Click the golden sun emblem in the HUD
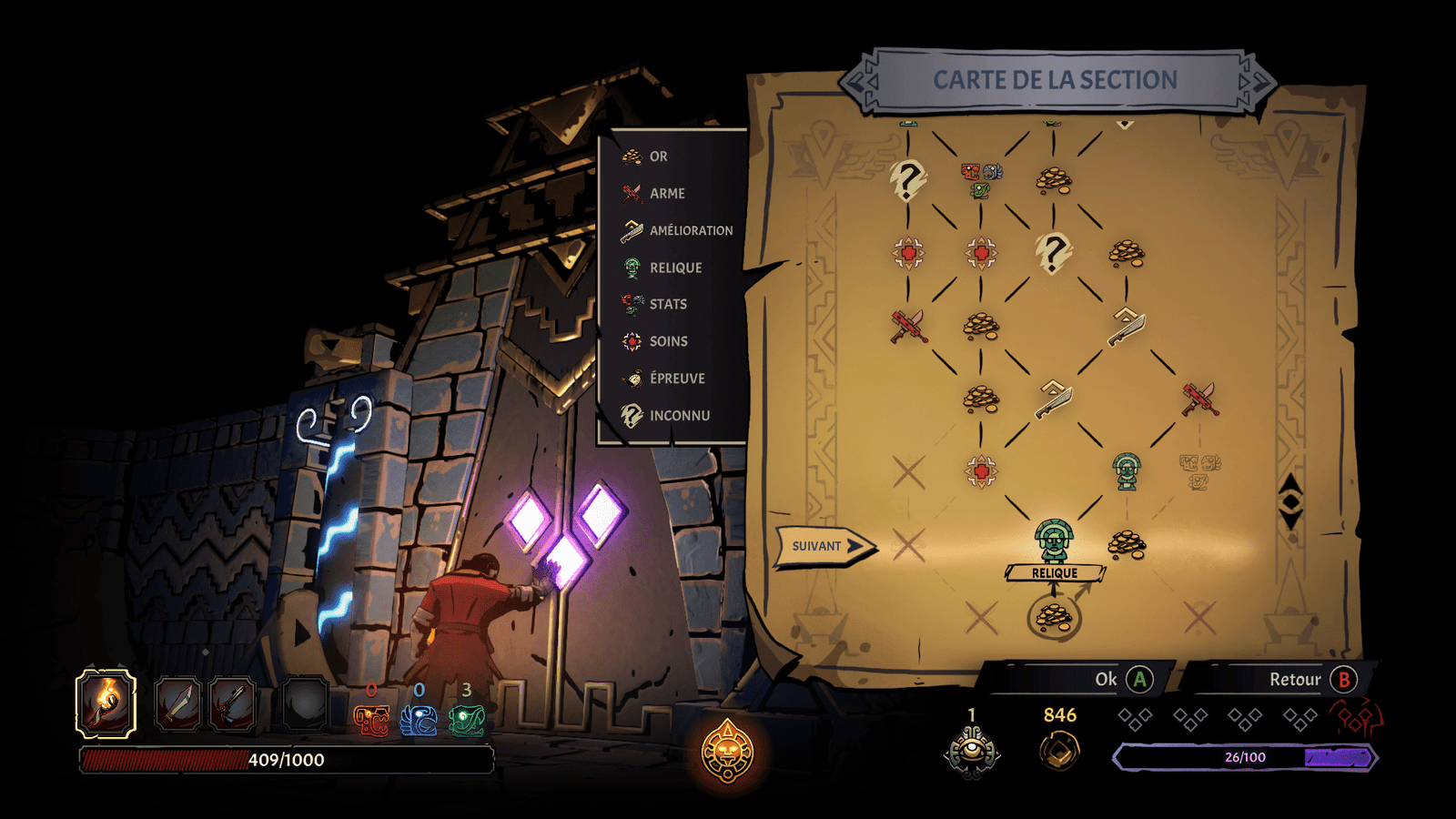This screenshot has width=1456, height=819. 727,751
